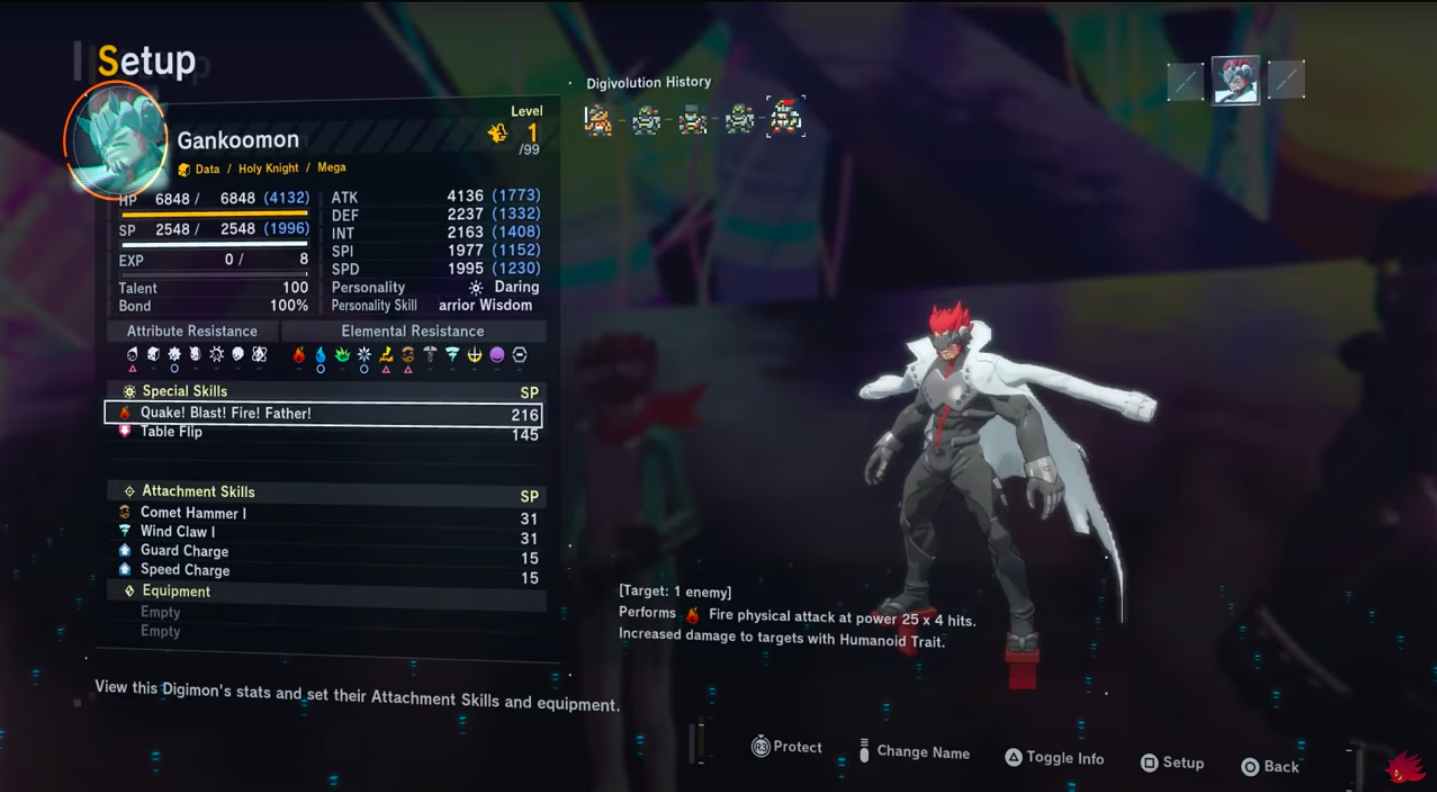Image resolution: width=1437 pixels, height=792 pixels.
Task: Open the Special Skills section header
Action: tap(184, 391)
